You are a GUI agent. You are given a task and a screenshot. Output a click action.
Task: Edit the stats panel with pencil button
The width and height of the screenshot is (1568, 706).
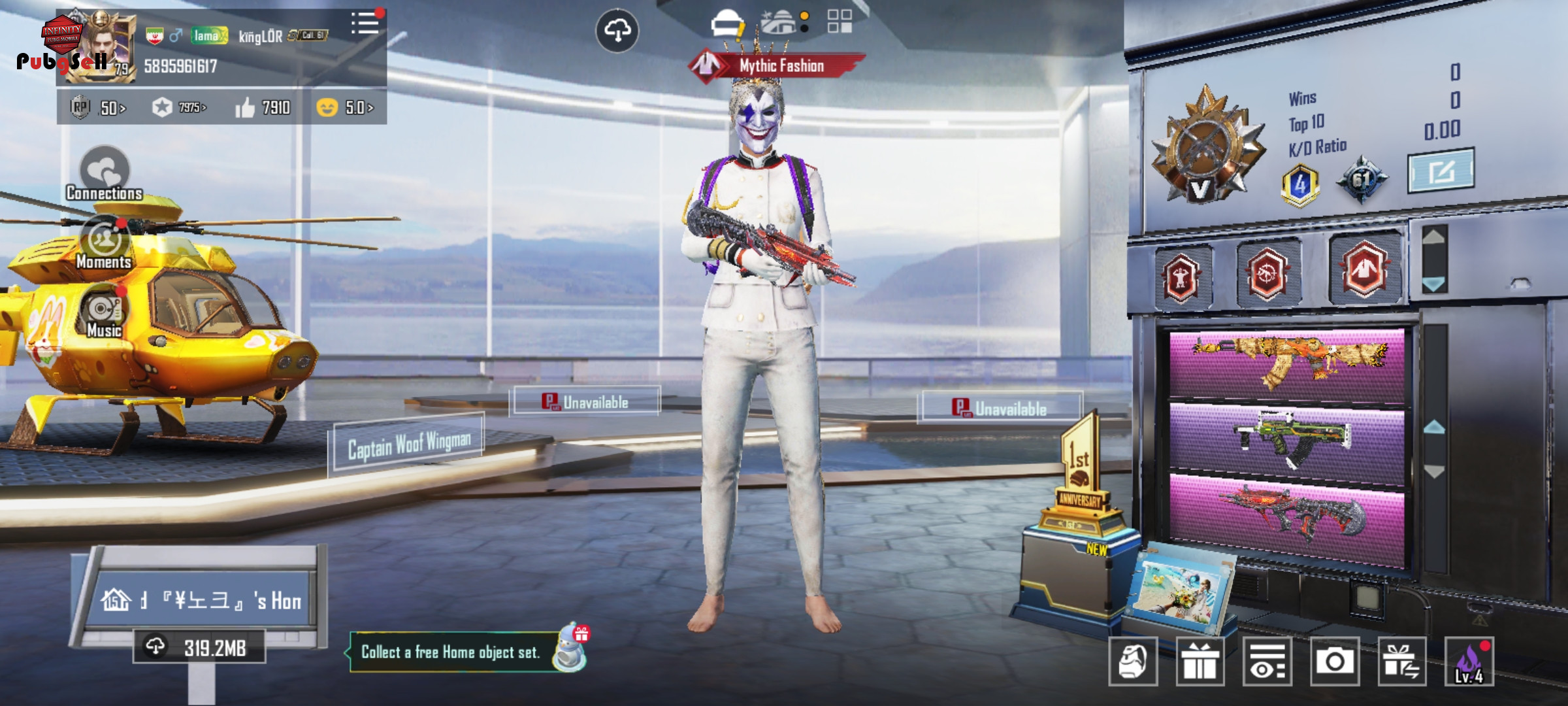click(1441, 171)
